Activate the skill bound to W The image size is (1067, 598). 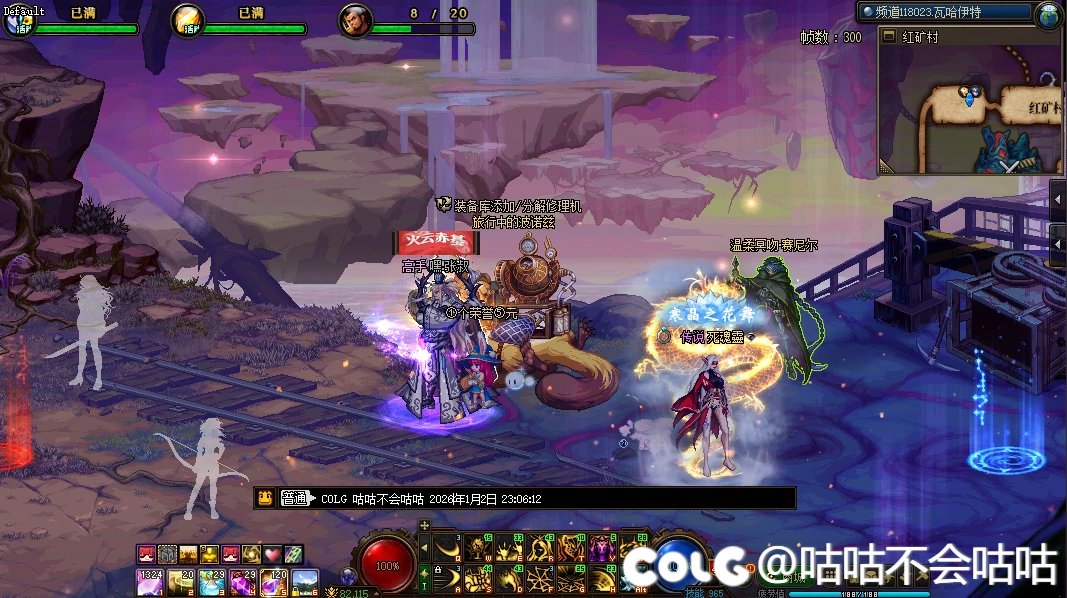tap(478, 548)
